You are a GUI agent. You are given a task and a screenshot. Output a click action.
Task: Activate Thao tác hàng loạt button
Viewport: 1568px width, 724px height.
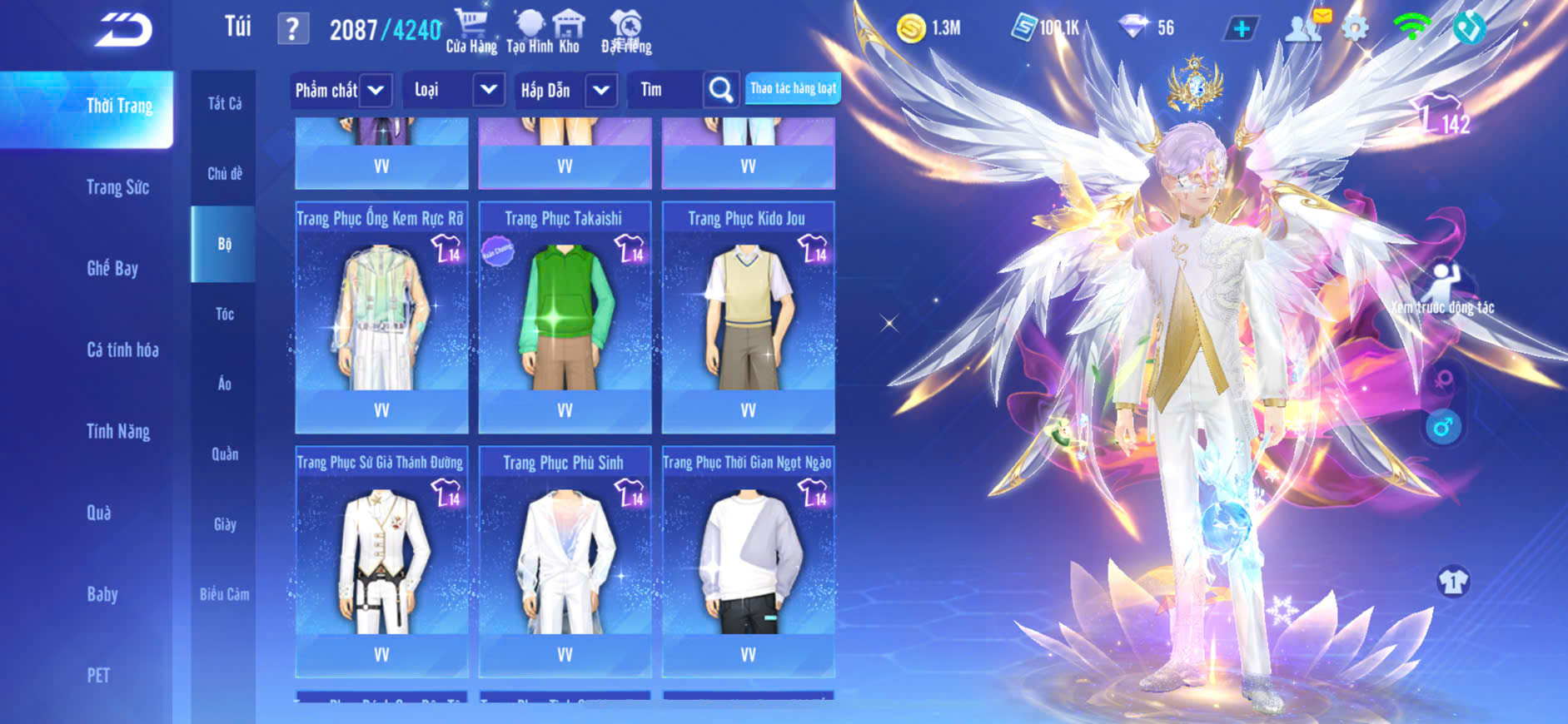(x=793, y=88)
